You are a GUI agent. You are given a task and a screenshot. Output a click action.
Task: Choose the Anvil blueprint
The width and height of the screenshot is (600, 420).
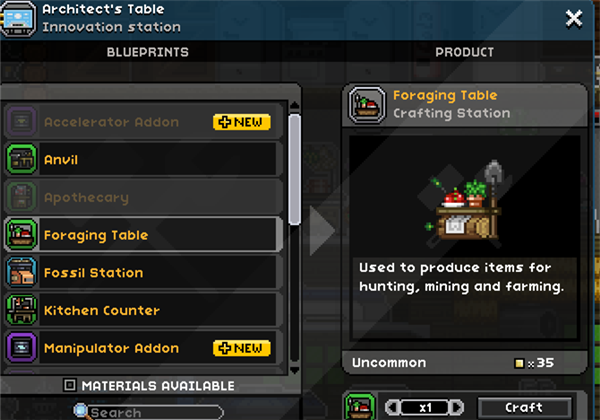[140, 160]
